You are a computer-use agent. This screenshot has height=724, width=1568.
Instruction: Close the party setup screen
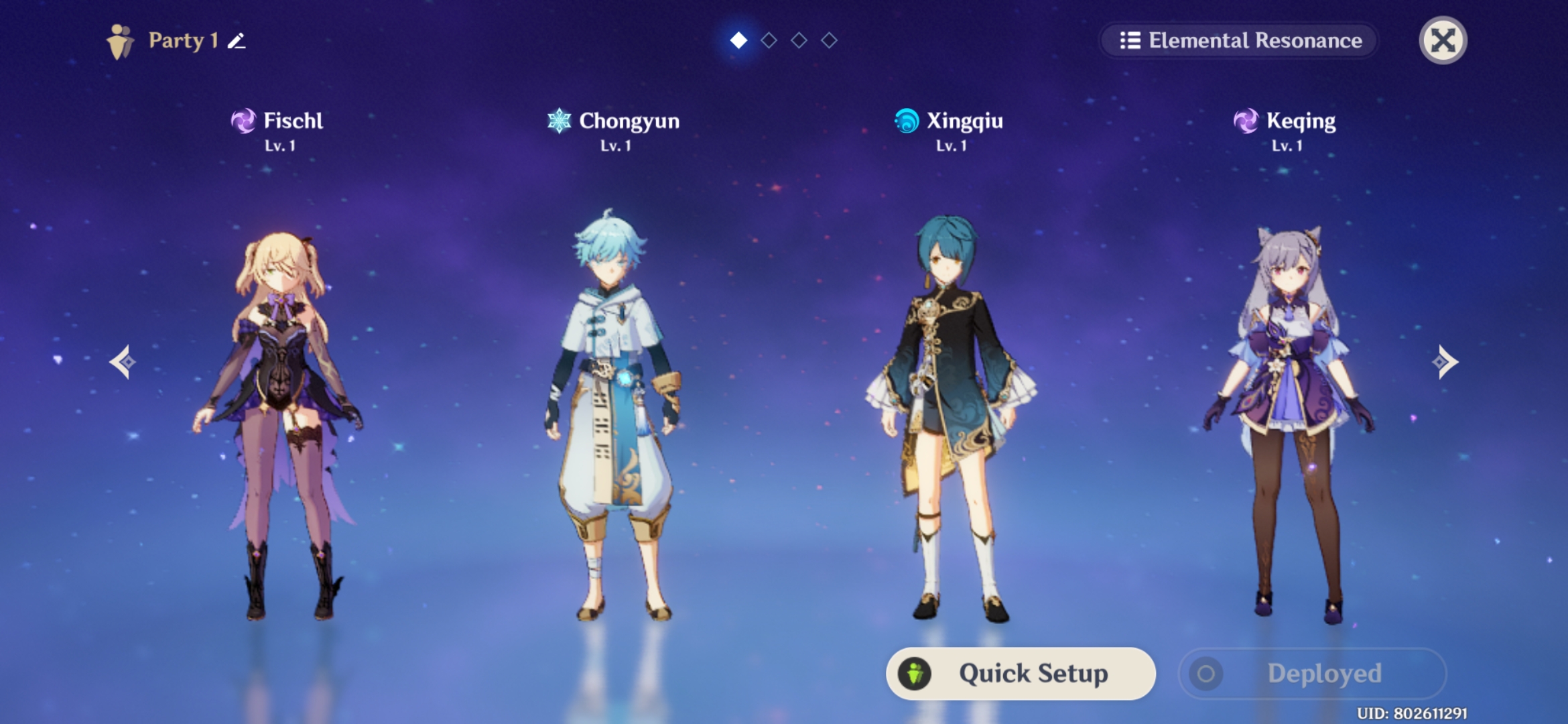pos(1443,41)
